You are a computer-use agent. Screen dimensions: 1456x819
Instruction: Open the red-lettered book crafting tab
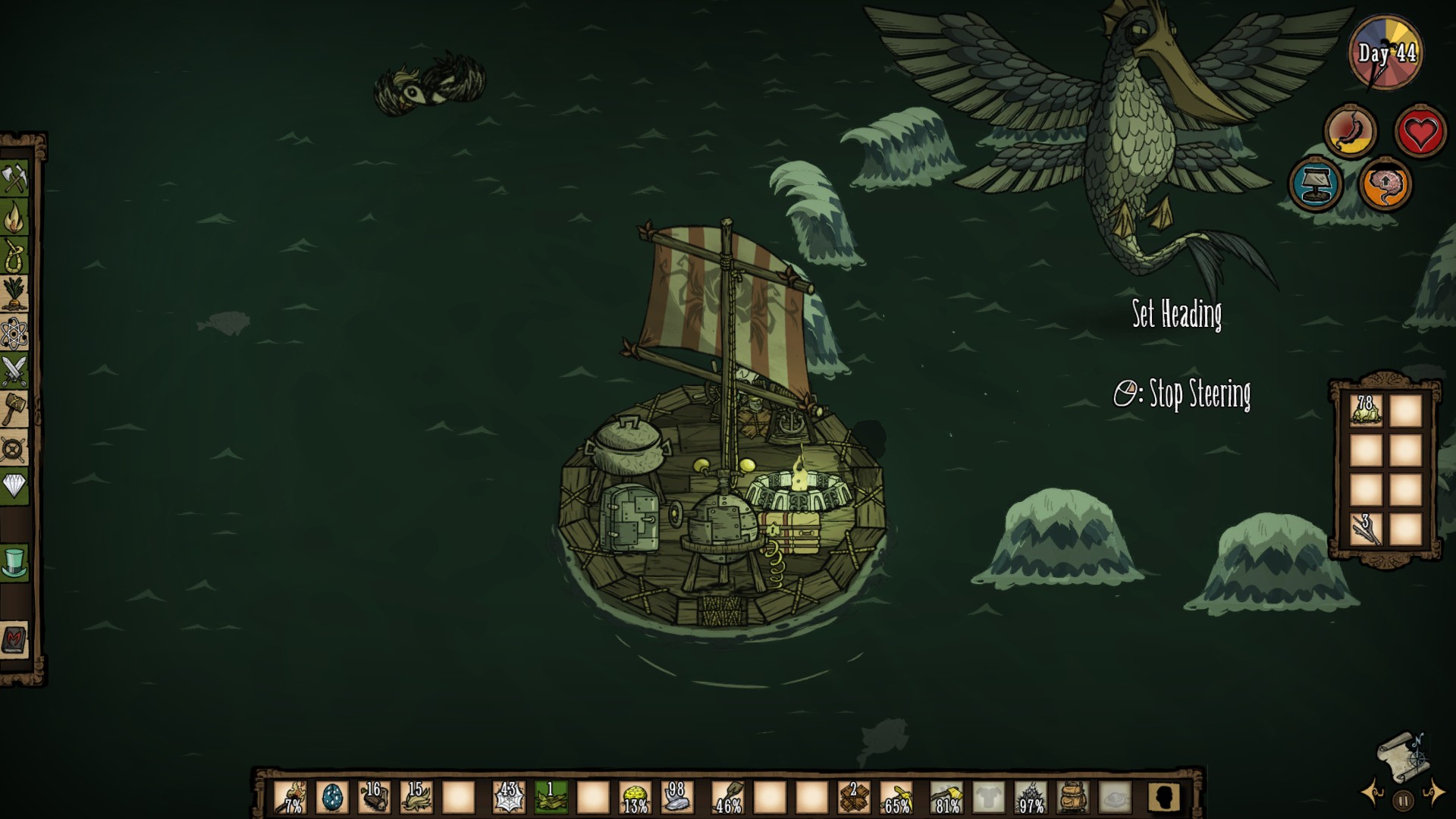click(14, 641)
